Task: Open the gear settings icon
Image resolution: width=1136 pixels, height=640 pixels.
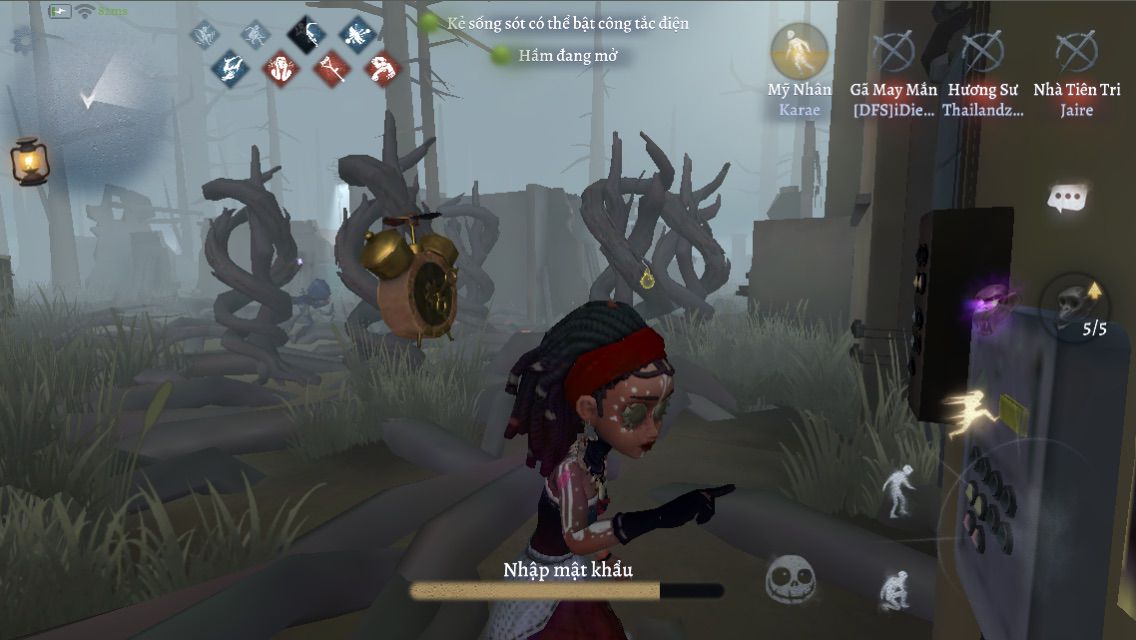Action: [x=22, y=39]
